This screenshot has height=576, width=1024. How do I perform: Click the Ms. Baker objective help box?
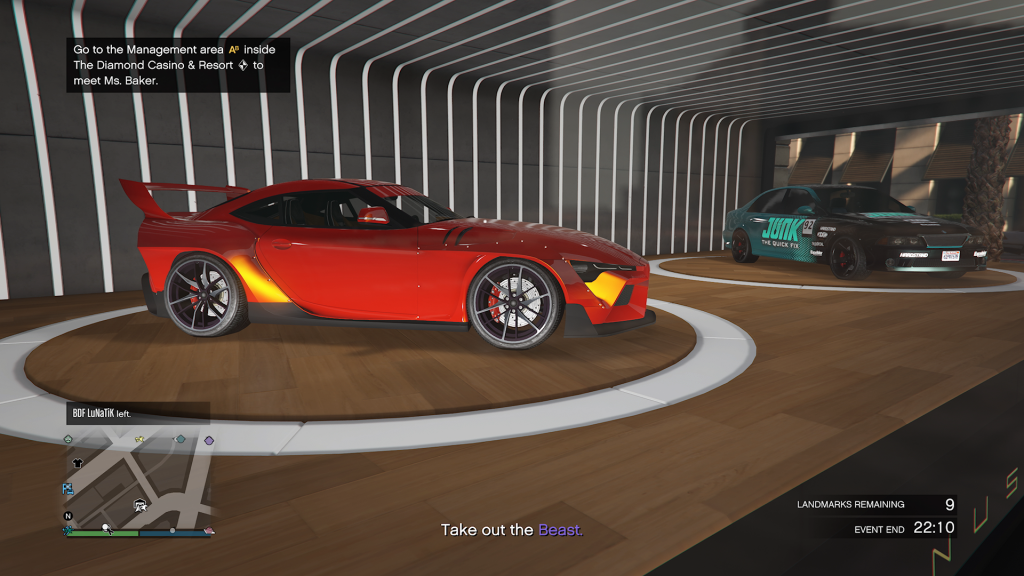178,65
